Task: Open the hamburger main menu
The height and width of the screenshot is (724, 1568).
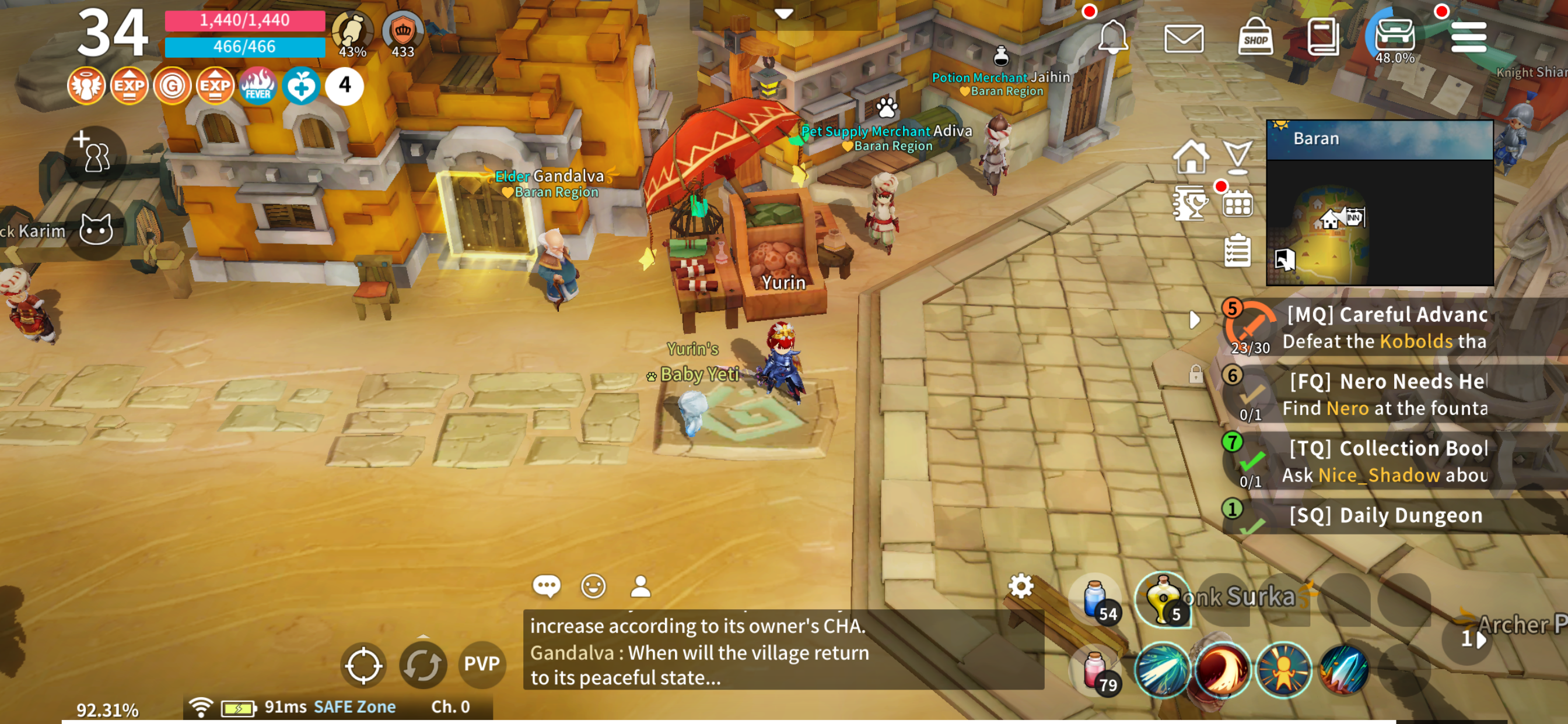Action: point(1468,38)
